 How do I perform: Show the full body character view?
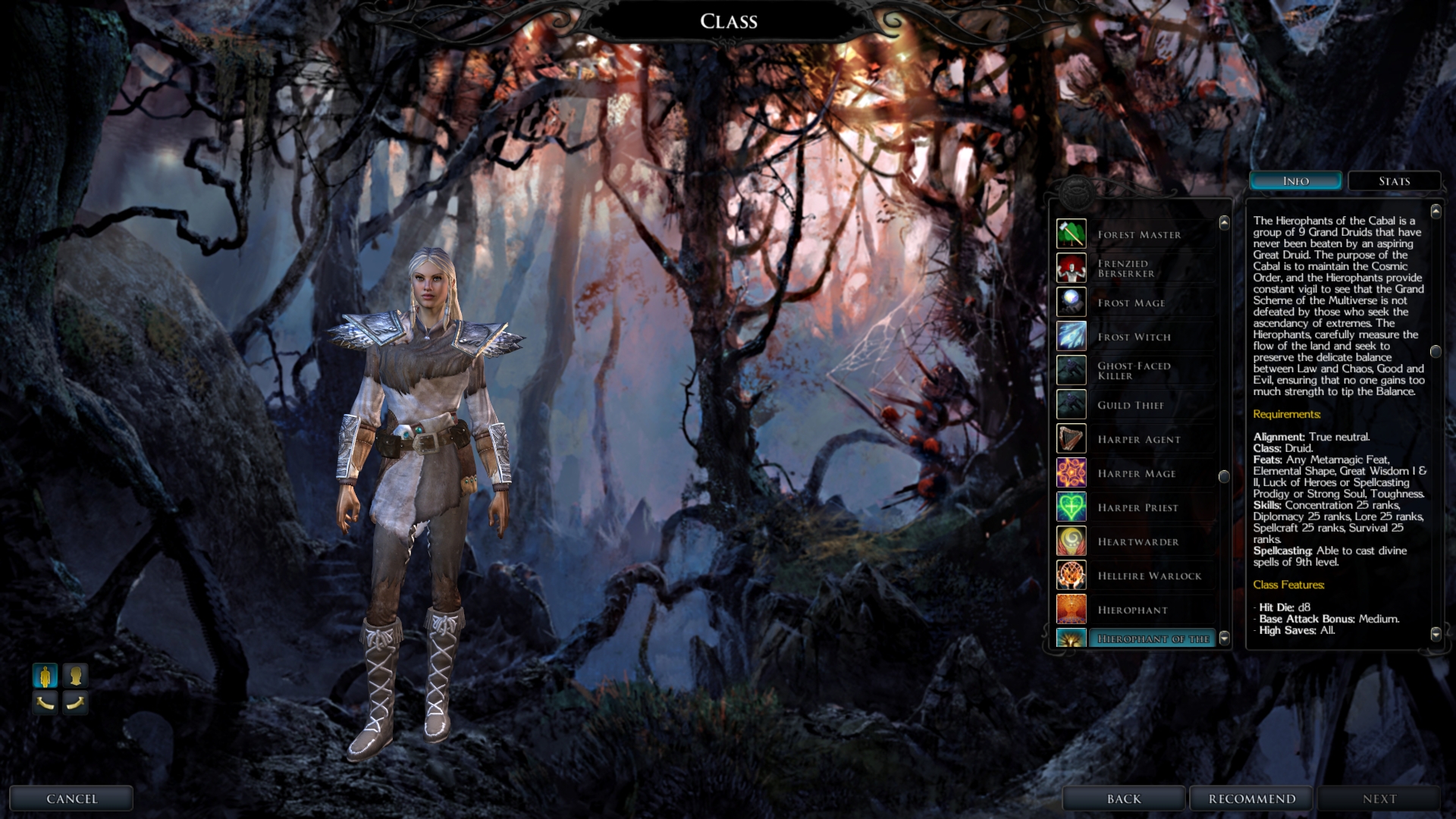(45, 675)
